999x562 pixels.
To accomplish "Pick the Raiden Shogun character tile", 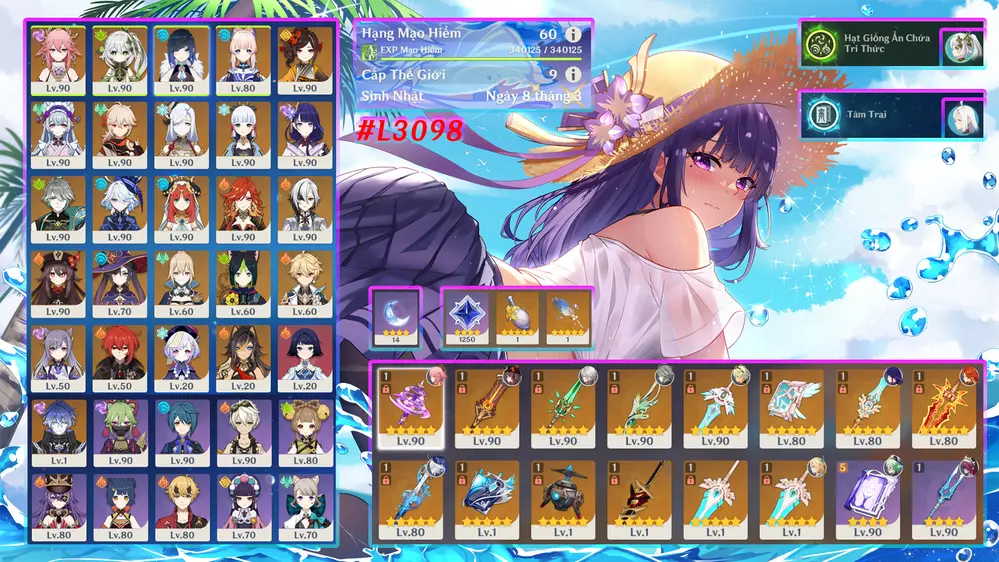I will tap(304, 134).
